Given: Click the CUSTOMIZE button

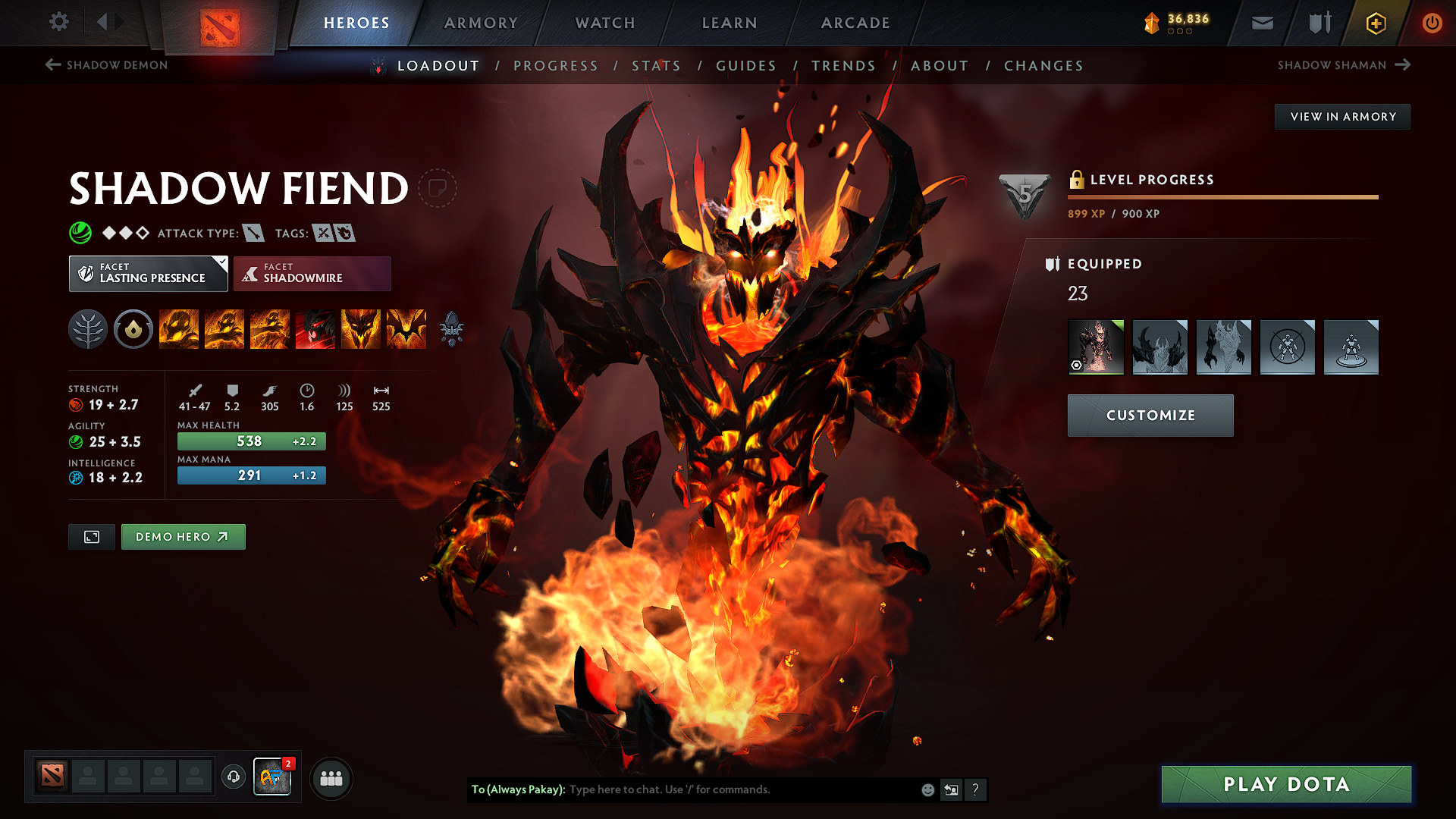Looking at the screenshot, I should pyautogui.click(x=1150, y=416).
